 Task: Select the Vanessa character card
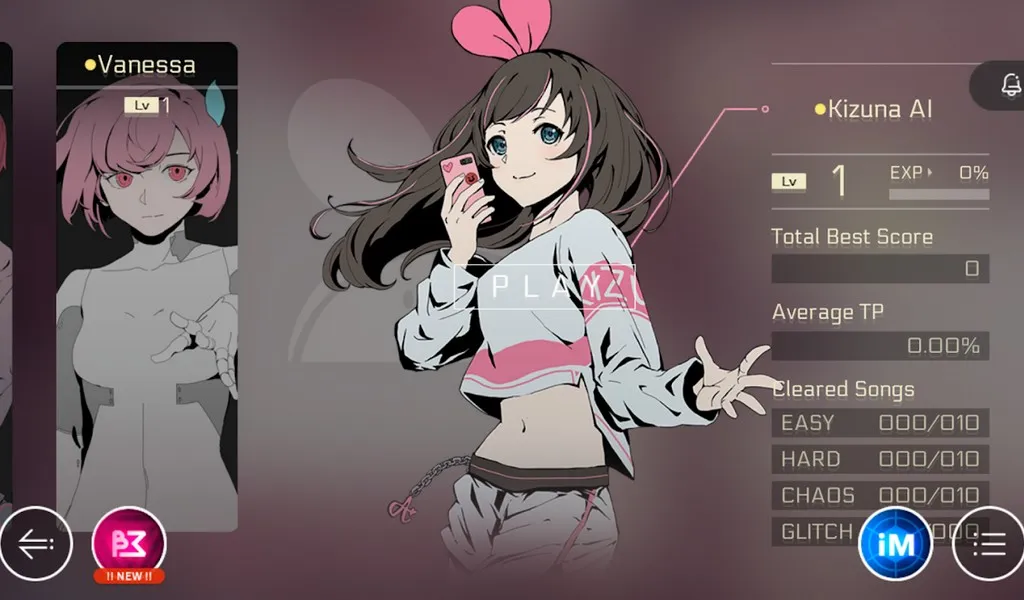click(x=147, y=285)
